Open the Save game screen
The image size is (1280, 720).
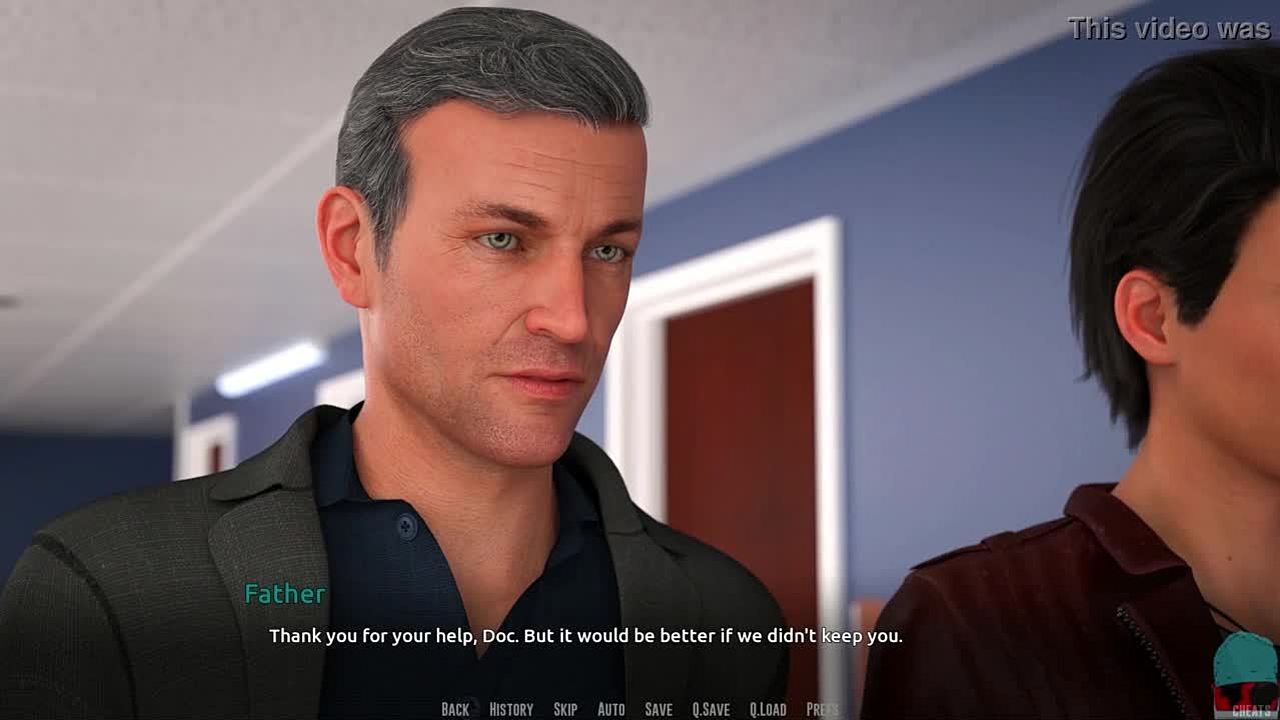(658, 709)
